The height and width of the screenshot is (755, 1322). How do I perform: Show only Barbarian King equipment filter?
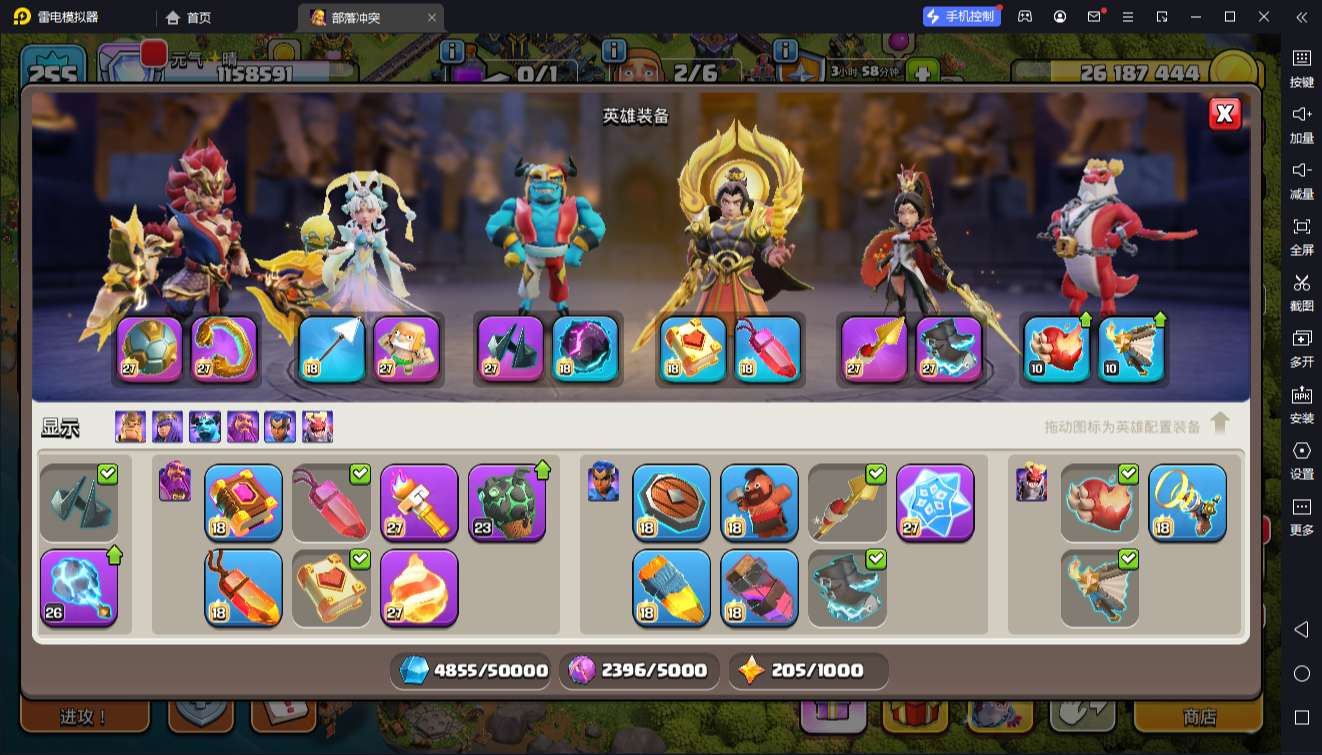130,427
